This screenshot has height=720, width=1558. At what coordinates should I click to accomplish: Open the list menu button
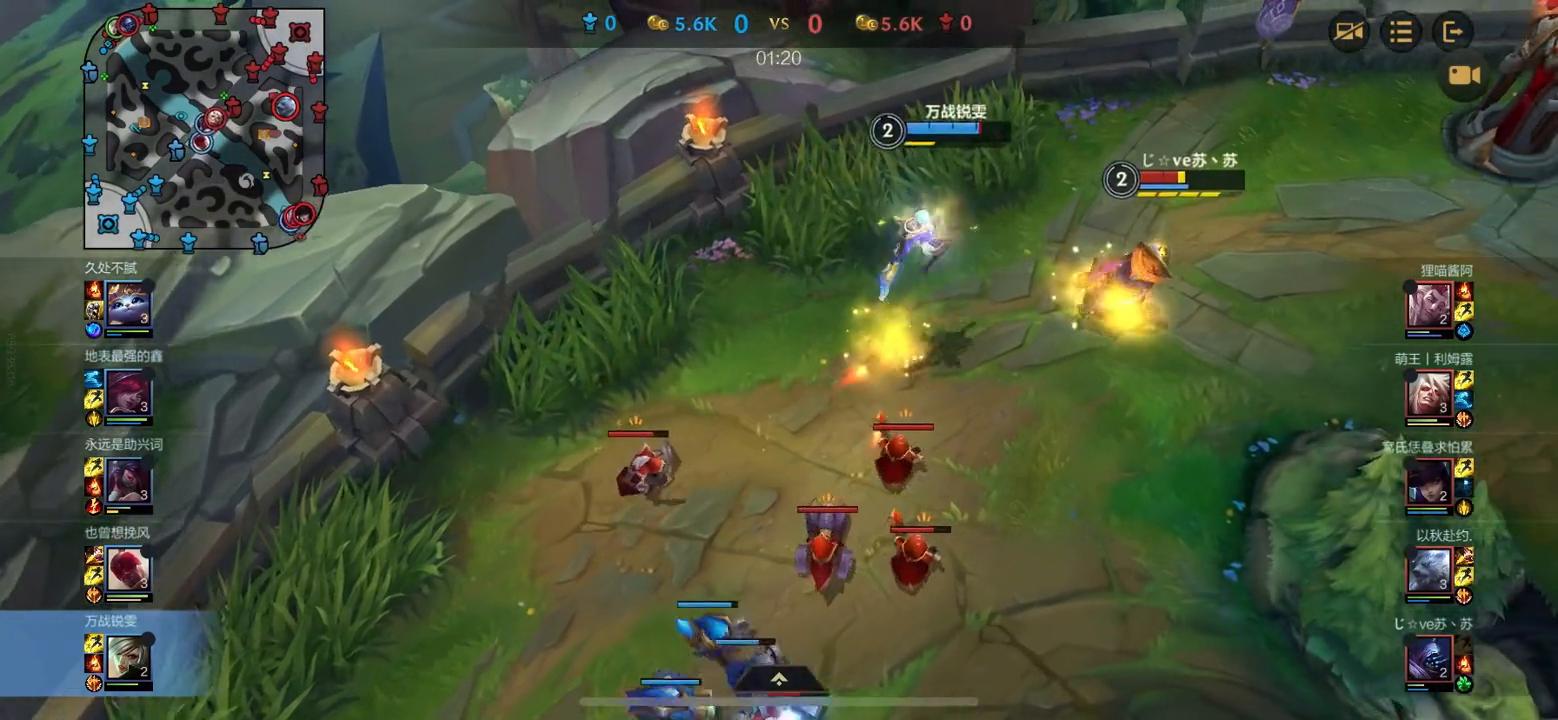pyautogui.click(x=1401, y=32)
